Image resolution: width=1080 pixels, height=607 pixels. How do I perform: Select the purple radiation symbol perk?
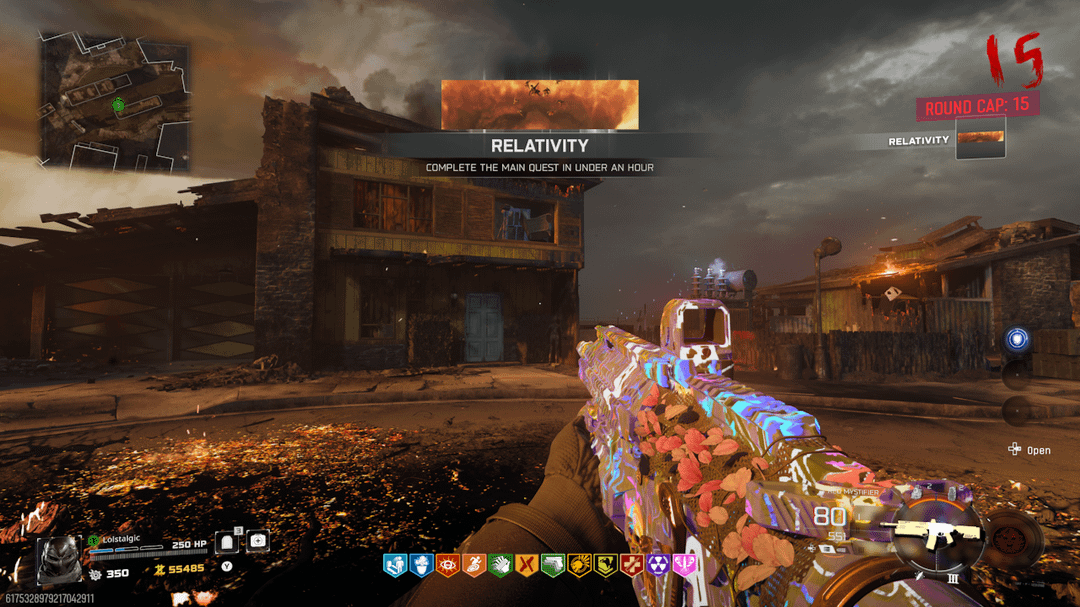pos(657,566)
